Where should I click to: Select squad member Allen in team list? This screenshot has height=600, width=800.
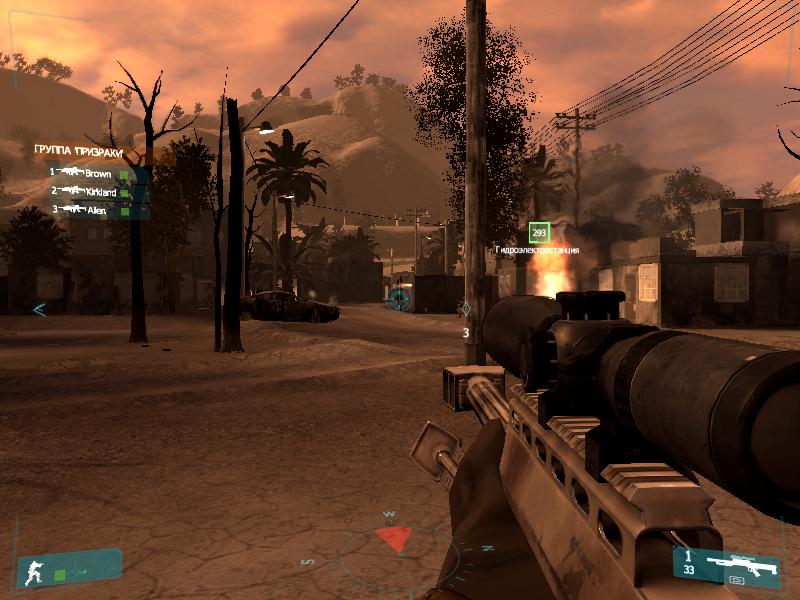tap(96, 210)
